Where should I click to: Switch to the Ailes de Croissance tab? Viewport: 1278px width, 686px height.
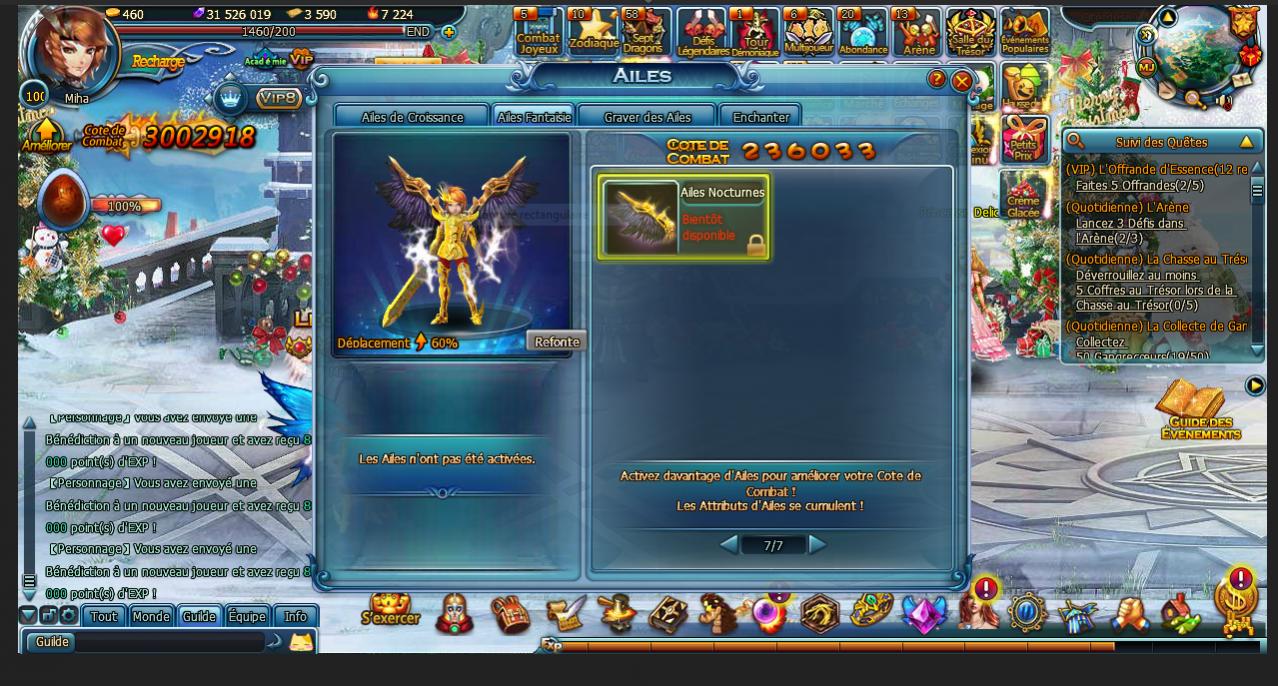coord(412,117)
